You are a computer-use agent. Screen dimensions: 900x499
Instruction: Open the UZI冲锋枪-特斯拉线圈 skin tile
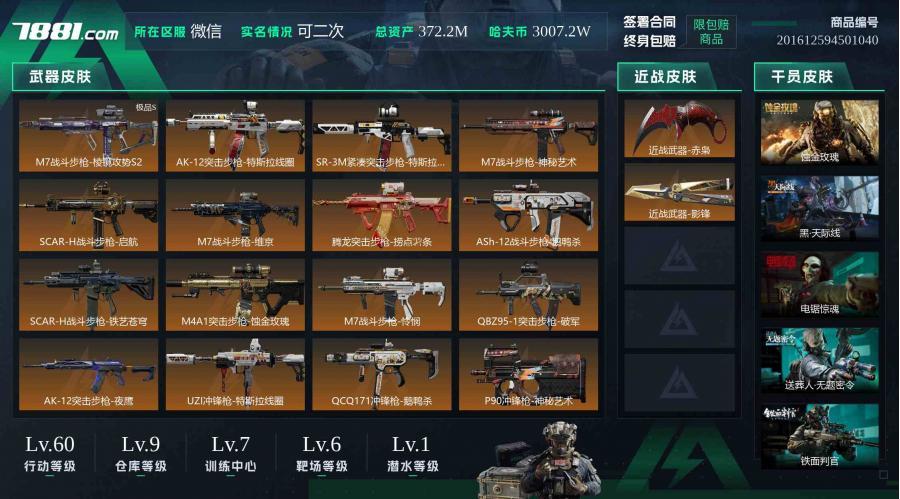tap(235, 373)
